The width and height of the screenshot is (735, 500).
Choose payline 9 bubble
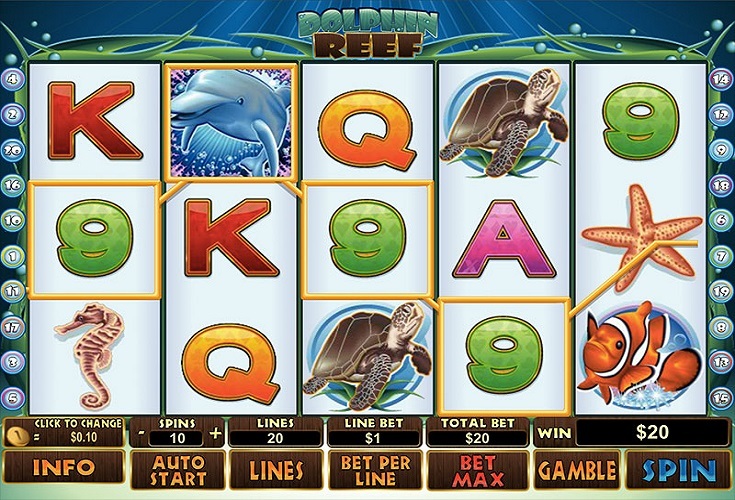pyautogui.click(x=720, y=149)
